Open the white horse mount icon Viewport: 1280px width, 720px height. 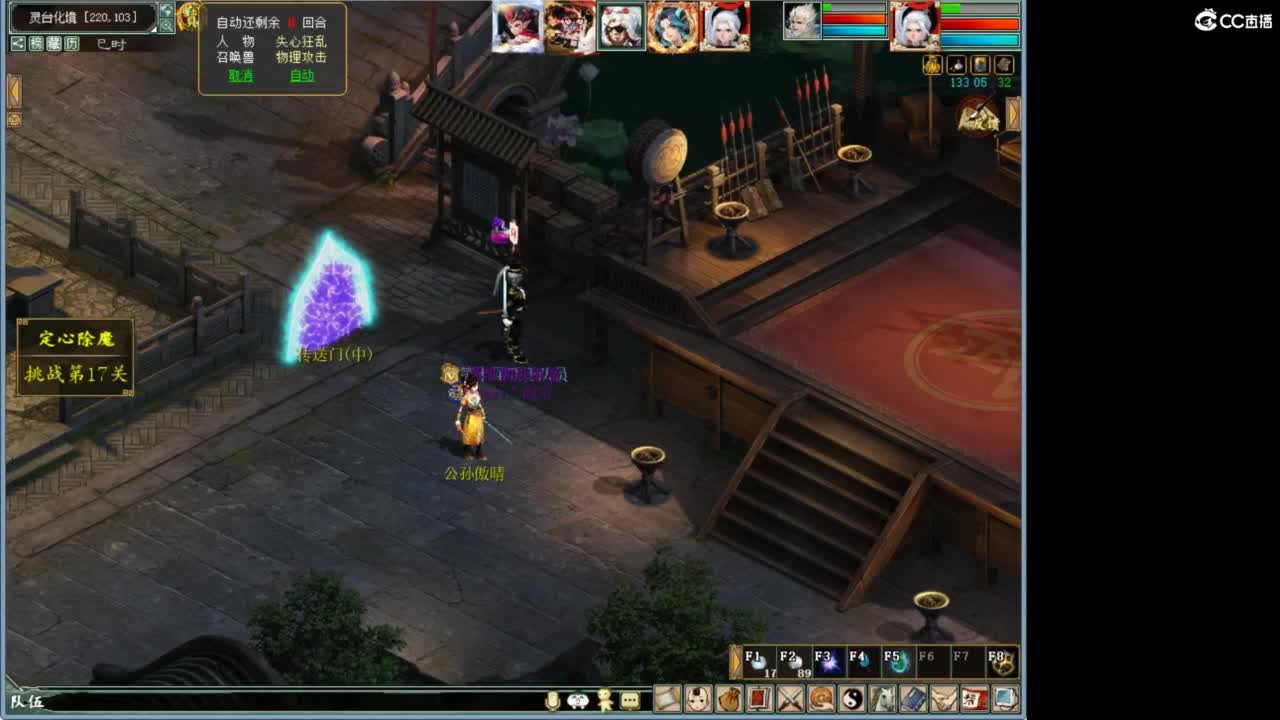[883, 698]
